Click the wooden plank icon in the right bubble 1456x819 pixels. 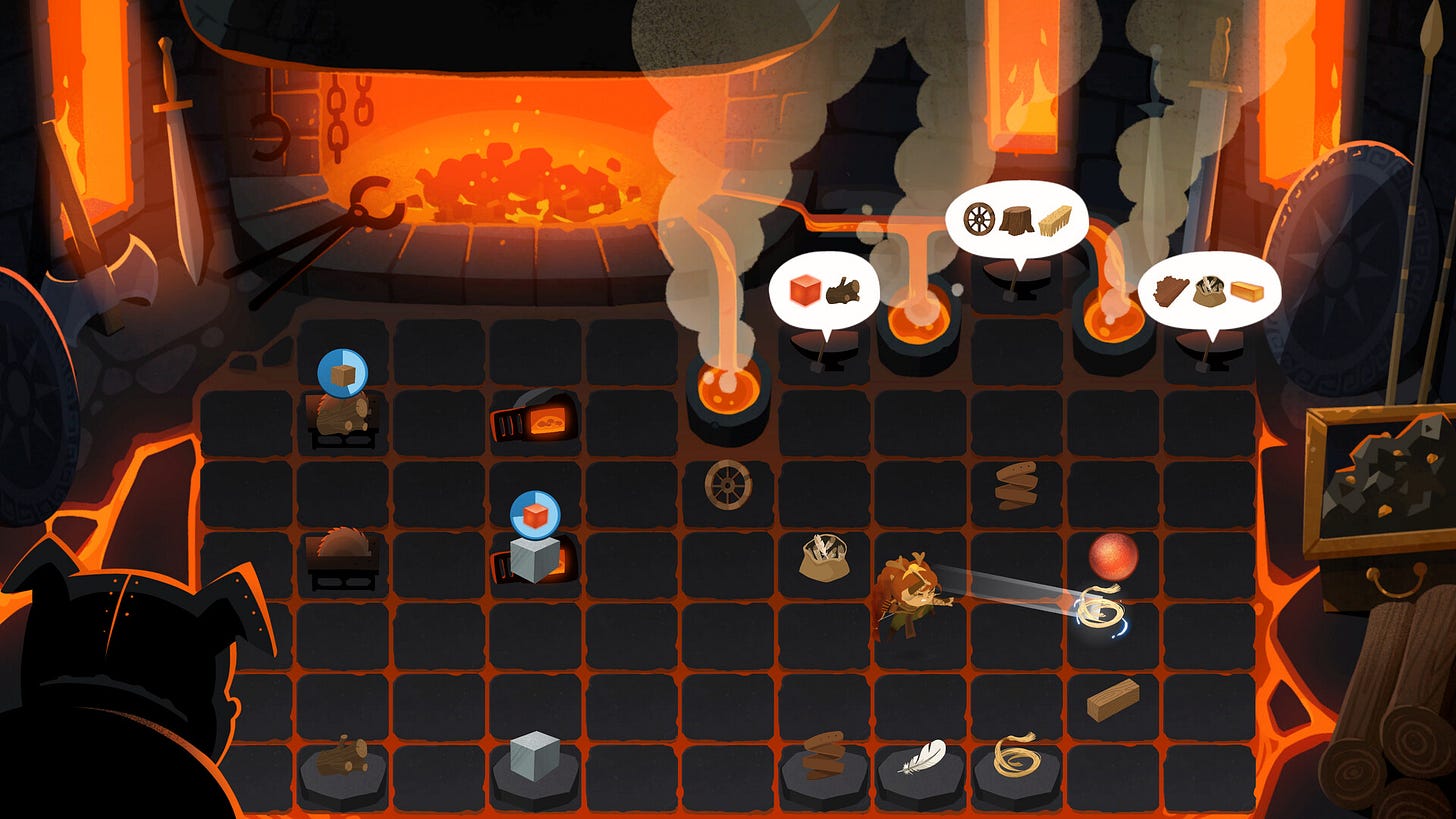(1246, 291)
